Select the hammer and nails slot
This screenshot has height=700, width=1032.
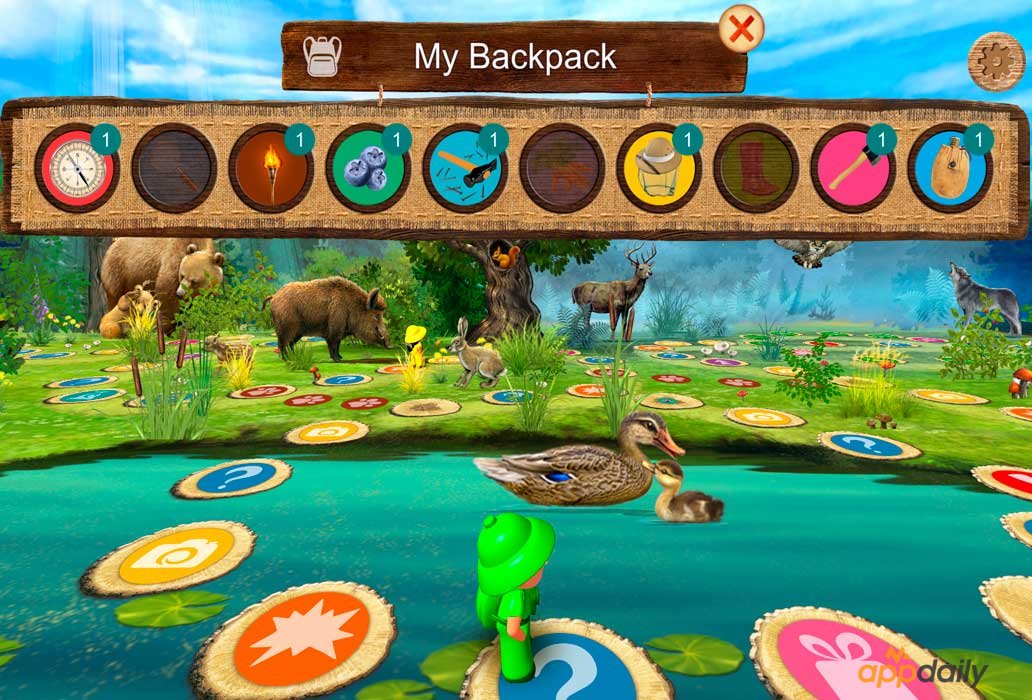[x=465, y=167]
